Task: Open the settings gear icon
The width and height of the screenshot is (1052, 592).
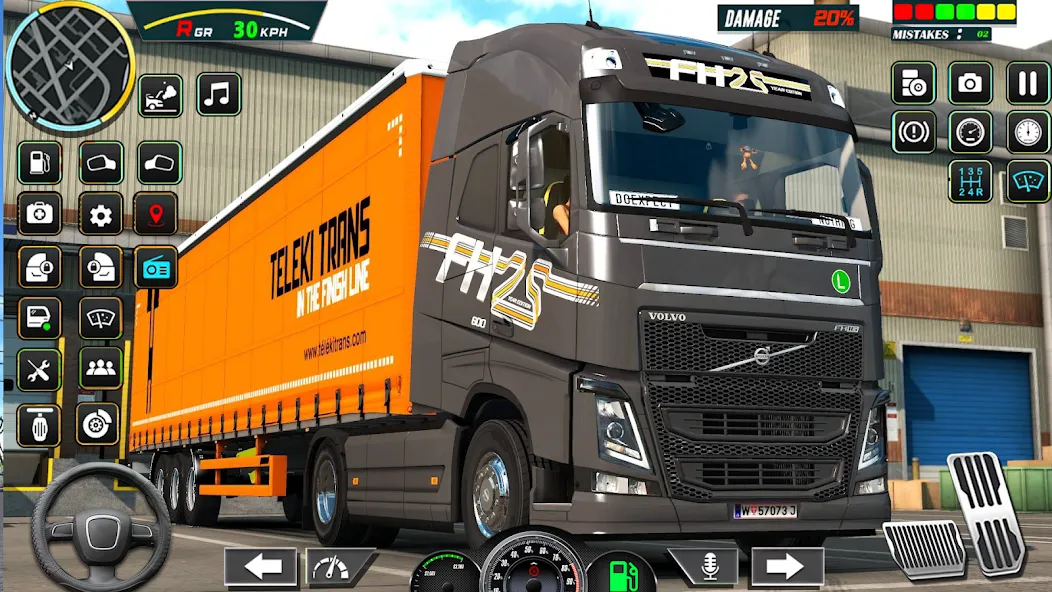Action: point(100,214)
